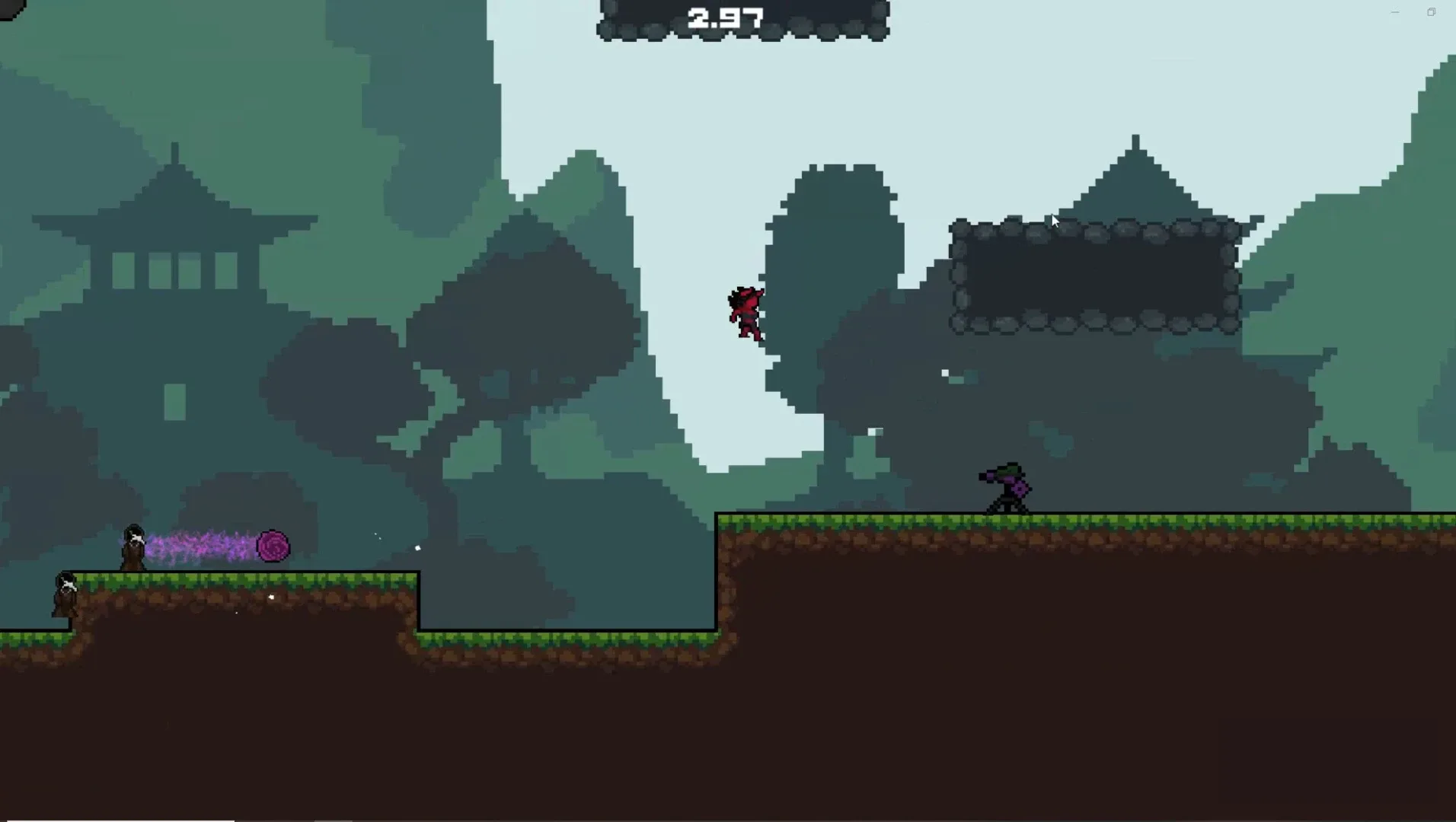Click the spinning purple projectile disc
The height and width of the screenshot is (822, 1456).
(x=272, y=546)
